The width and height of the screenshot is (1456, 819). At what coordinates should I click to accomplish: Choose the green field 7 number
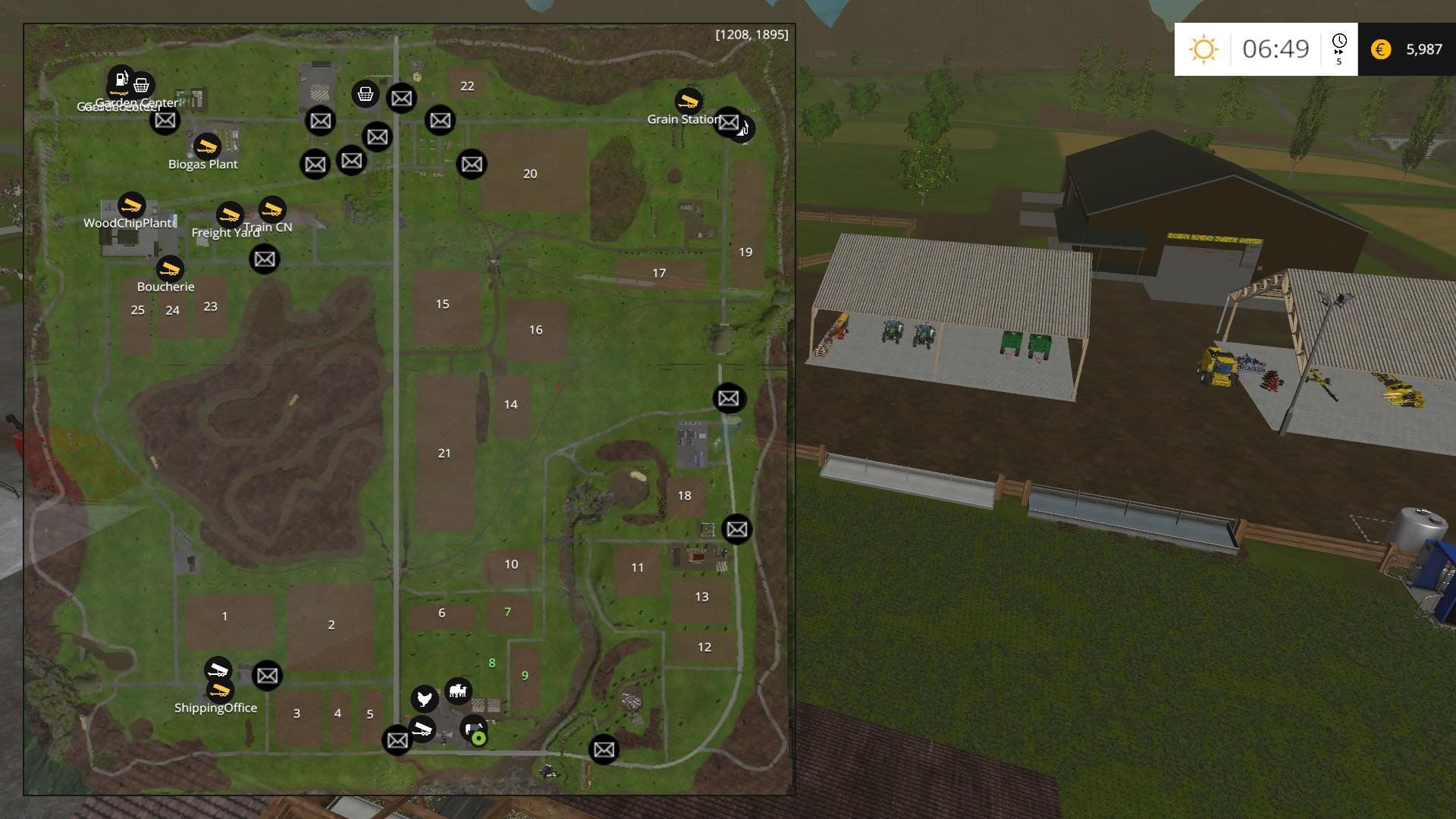click(x=507, y=612)
